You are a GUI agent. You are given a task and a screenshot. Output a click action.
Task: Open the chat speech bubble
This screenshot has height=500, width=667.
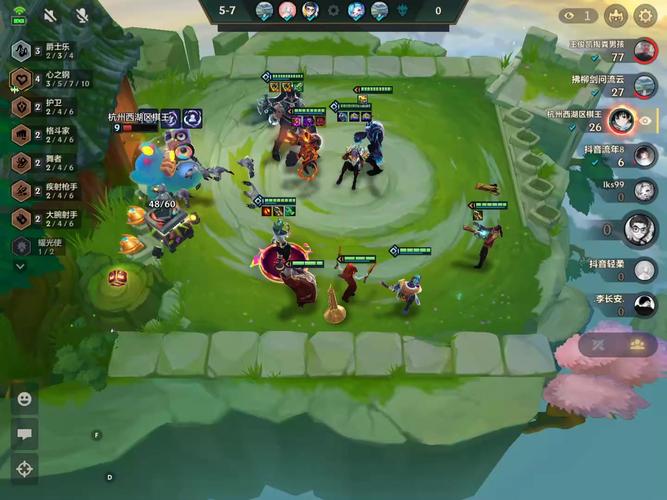tap(24, 434)
